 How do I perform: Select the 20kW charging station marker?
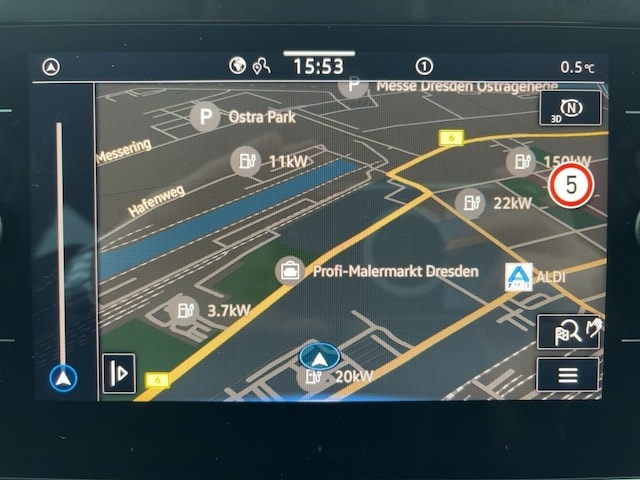(x=314, y=377)
